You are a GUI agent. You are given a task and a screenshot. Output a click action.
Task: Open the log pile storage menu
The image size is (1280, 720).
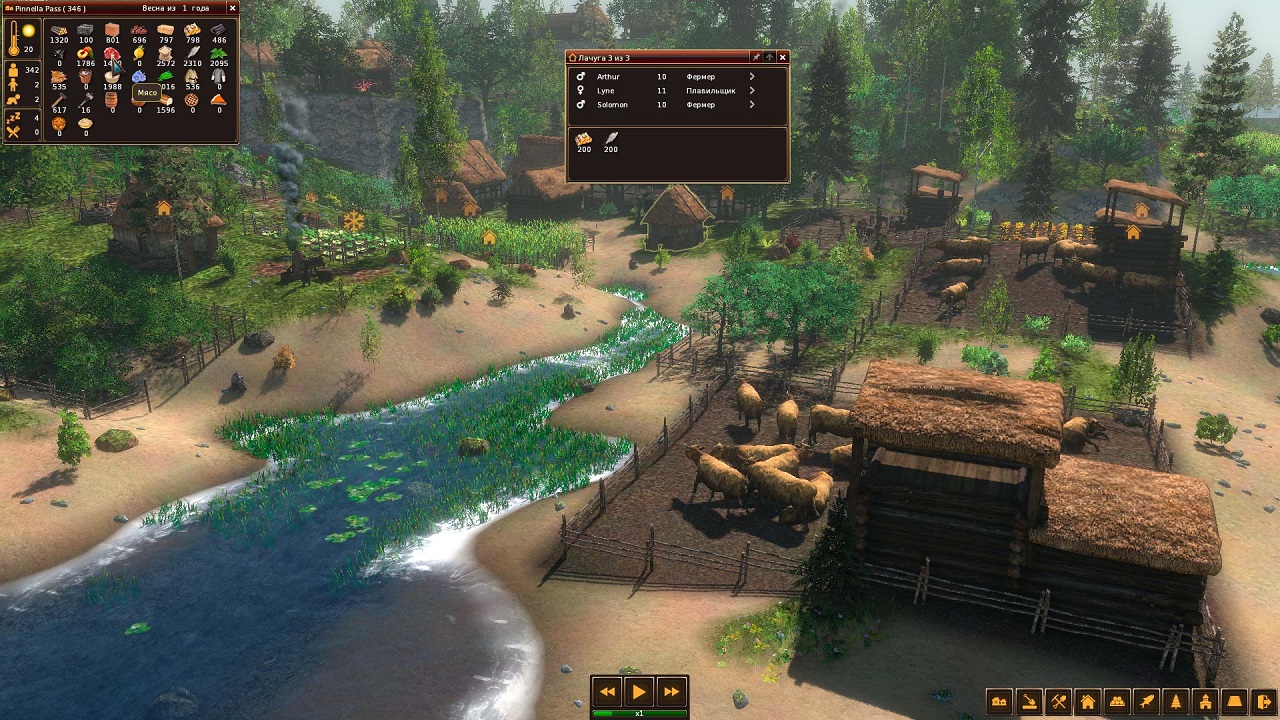tap(1118, 701)
